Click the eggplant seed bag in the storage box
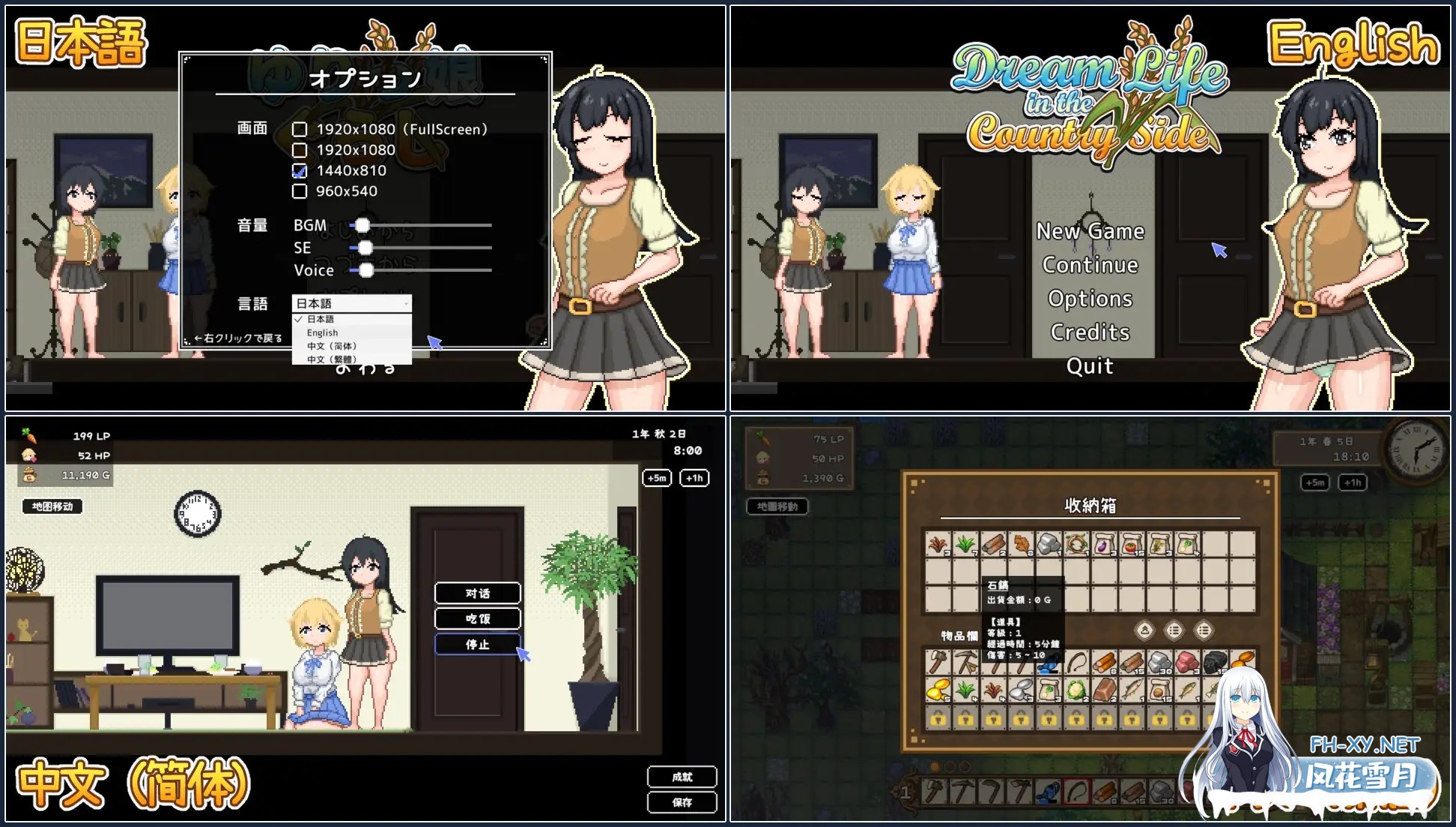 click(1104, 544)
